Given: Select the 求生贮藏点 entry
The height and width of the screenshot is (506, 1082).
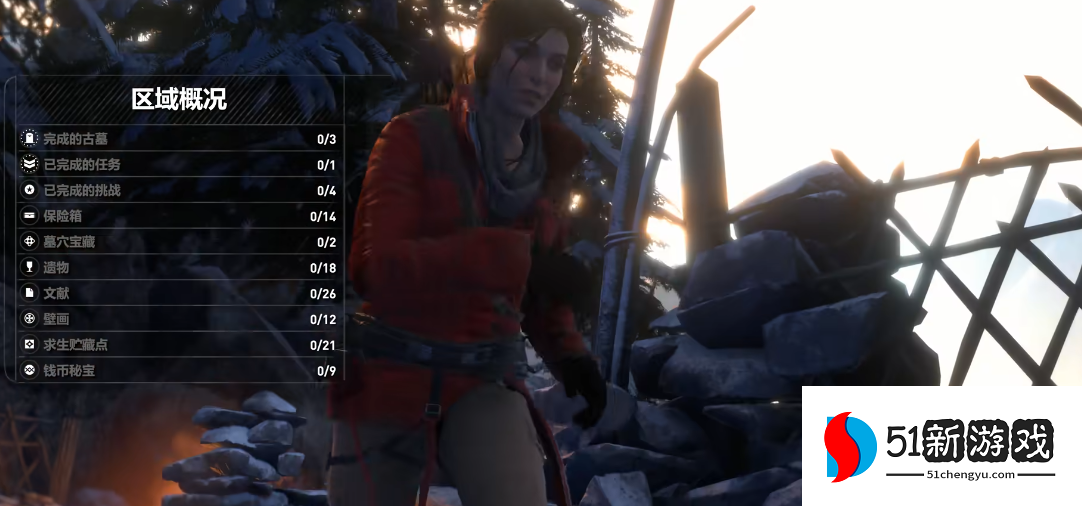Looking at the screenshot, I should [180, 345].
